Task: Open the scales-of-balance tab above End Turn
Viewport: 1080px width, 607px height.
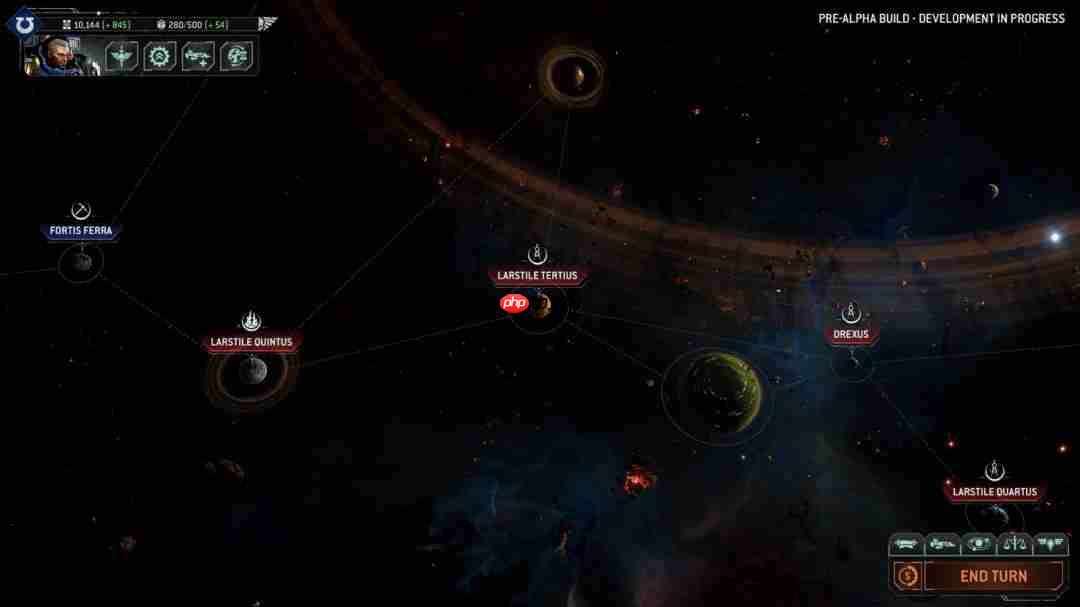Action: [x=1015, y=544]
